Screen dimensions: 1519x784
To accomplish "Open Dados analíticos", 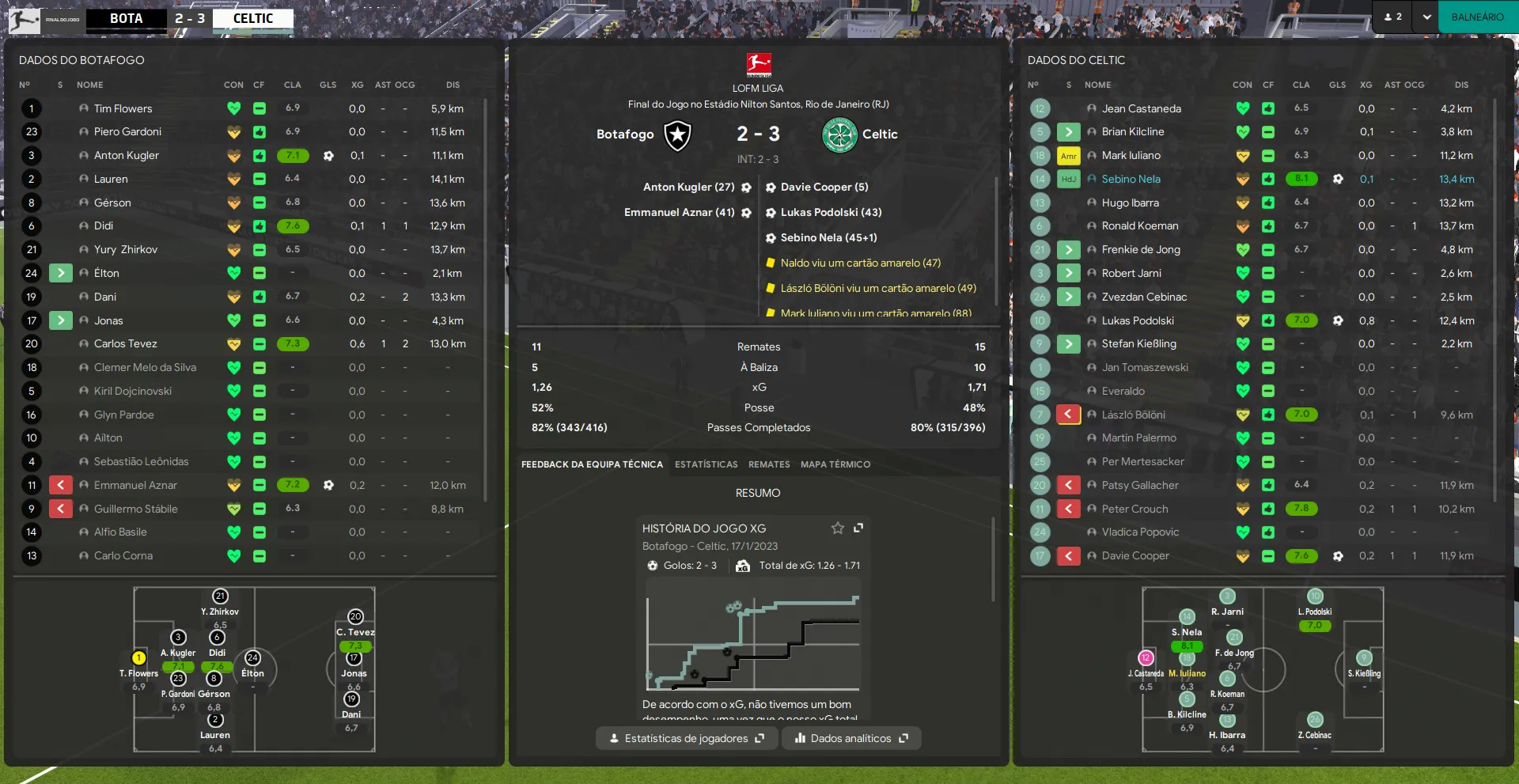I will click(851, 738).
